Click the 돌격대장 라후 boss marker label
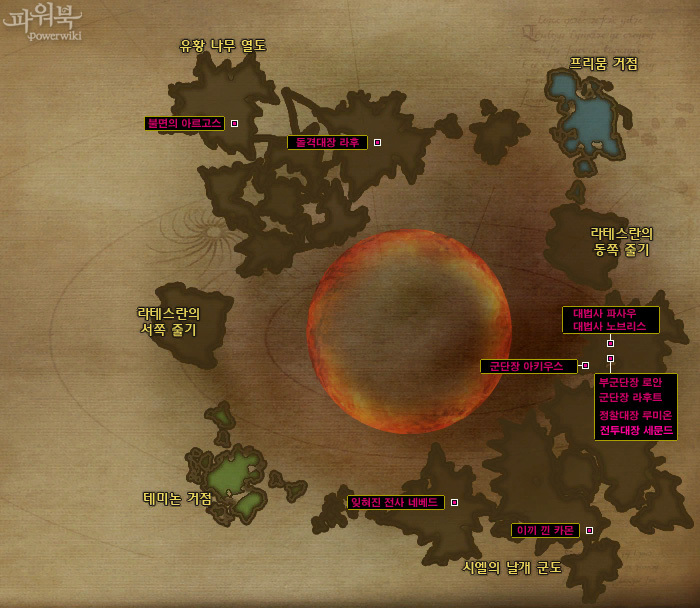Viewport: 700px width, 608px height. pyautogui.click(x=327, y=143)
